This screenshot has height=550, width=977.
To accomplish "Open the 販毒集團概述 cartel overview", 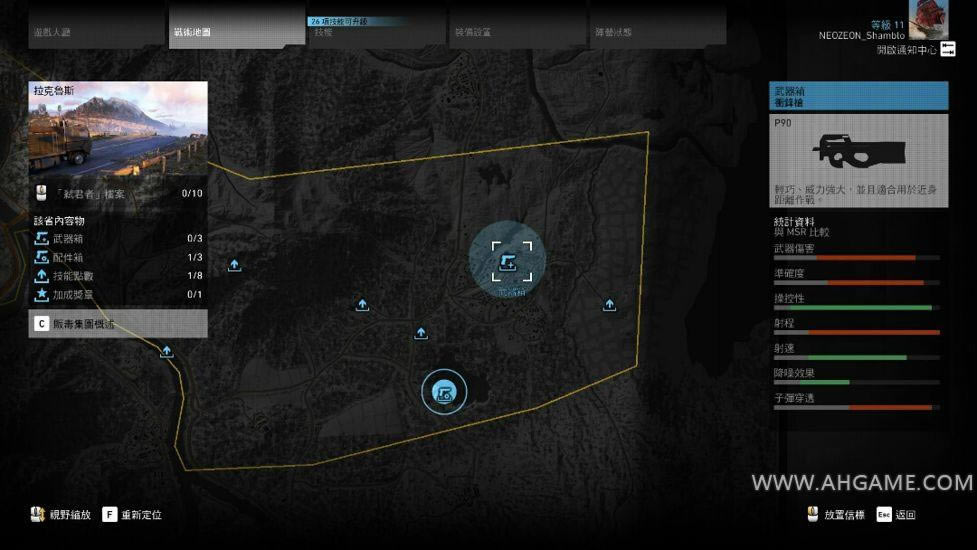I will [x=118, y=323].
